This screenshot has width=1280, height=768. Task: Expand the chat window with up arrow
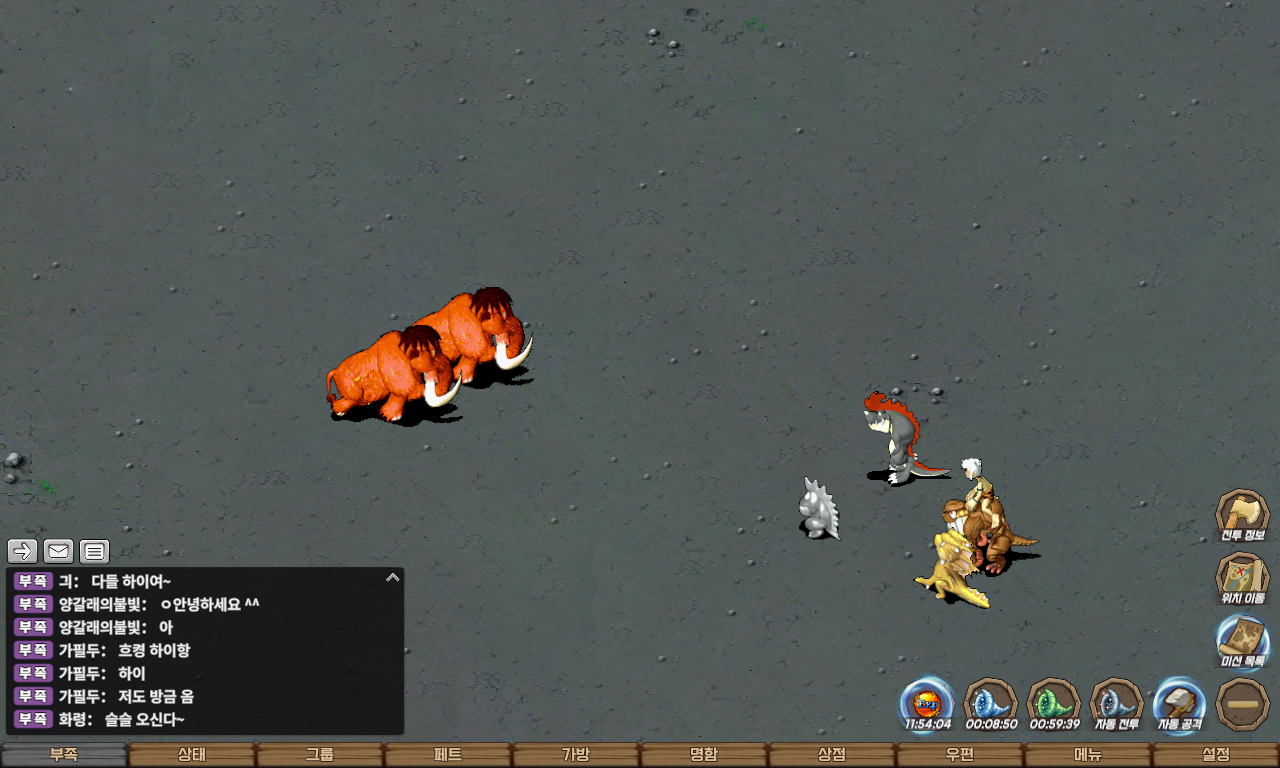pyautogui.click(x=393, y=577)
